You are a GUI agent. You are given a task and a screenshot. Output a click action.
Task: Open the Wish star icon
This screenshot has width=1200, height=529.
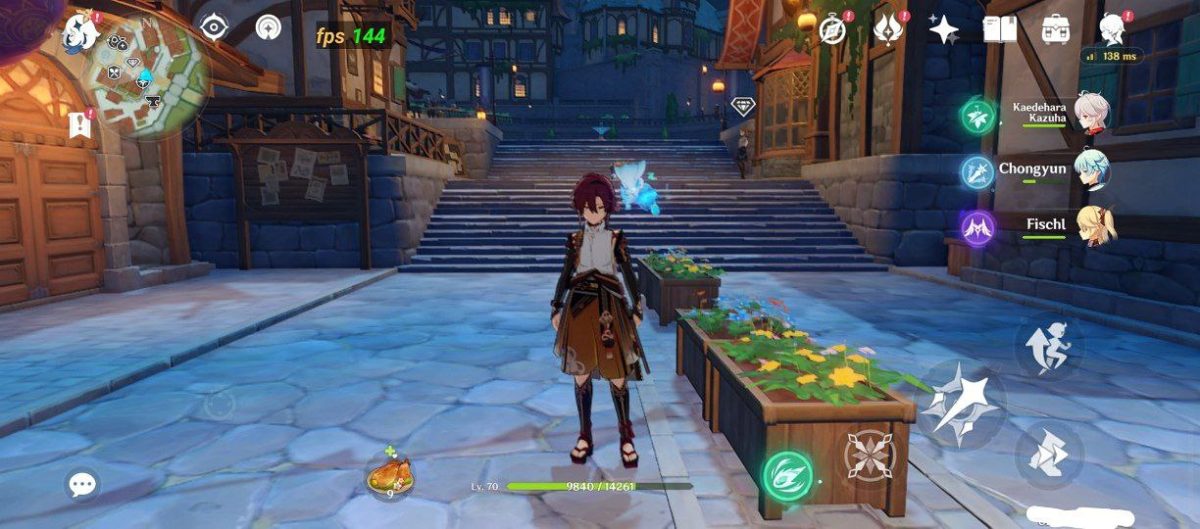(x=944, y=29)
